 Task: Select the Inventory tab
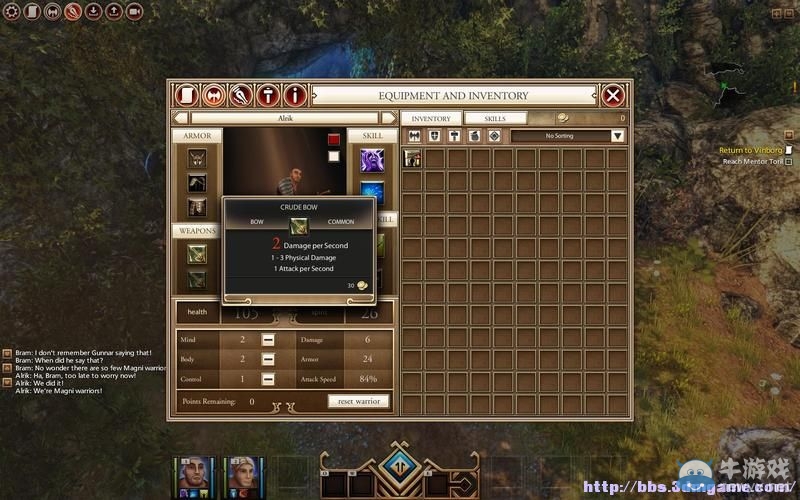click(431, 118)
